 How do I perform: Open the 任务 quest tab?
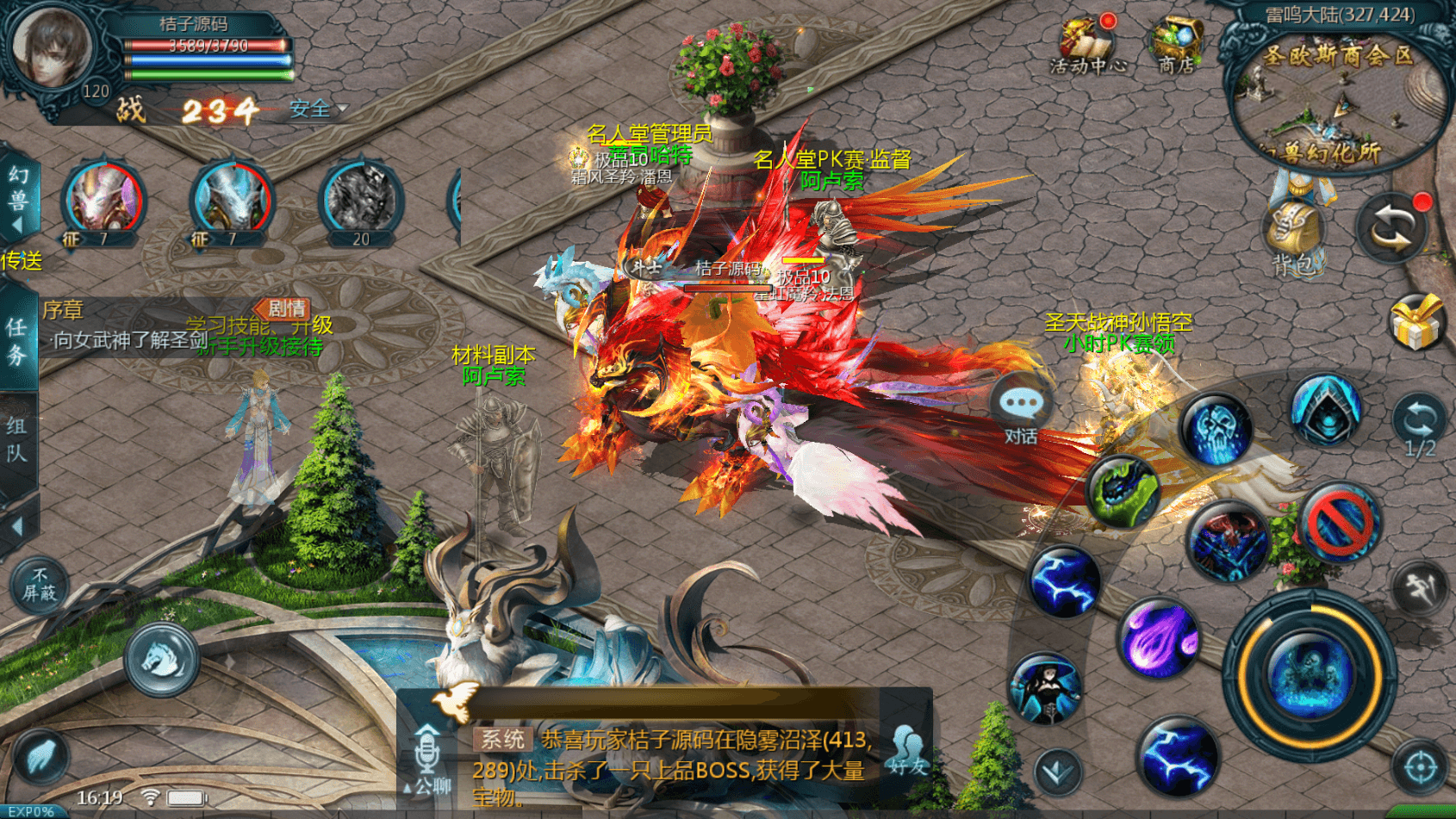click(17, 339)
